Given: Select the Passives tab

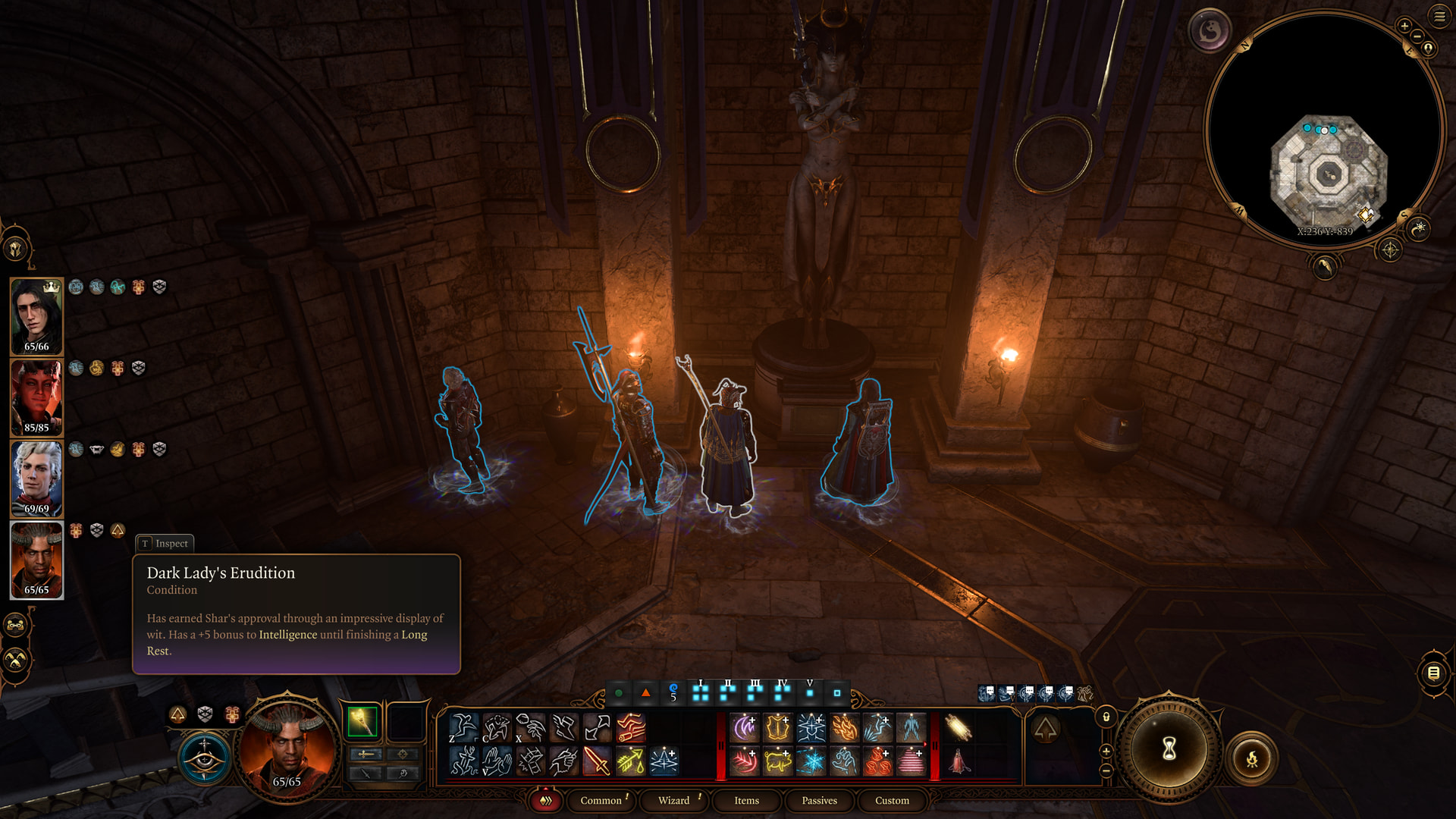Looking at the screenshot, I should [x=819, y=800].
